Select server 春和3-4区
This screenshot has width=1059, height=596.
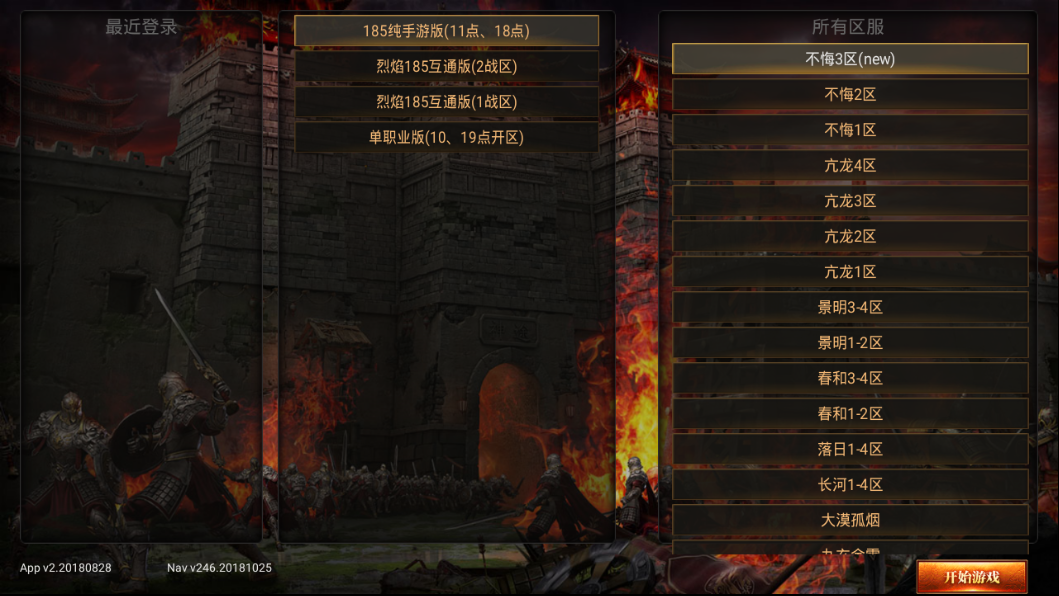click(850, 379)
